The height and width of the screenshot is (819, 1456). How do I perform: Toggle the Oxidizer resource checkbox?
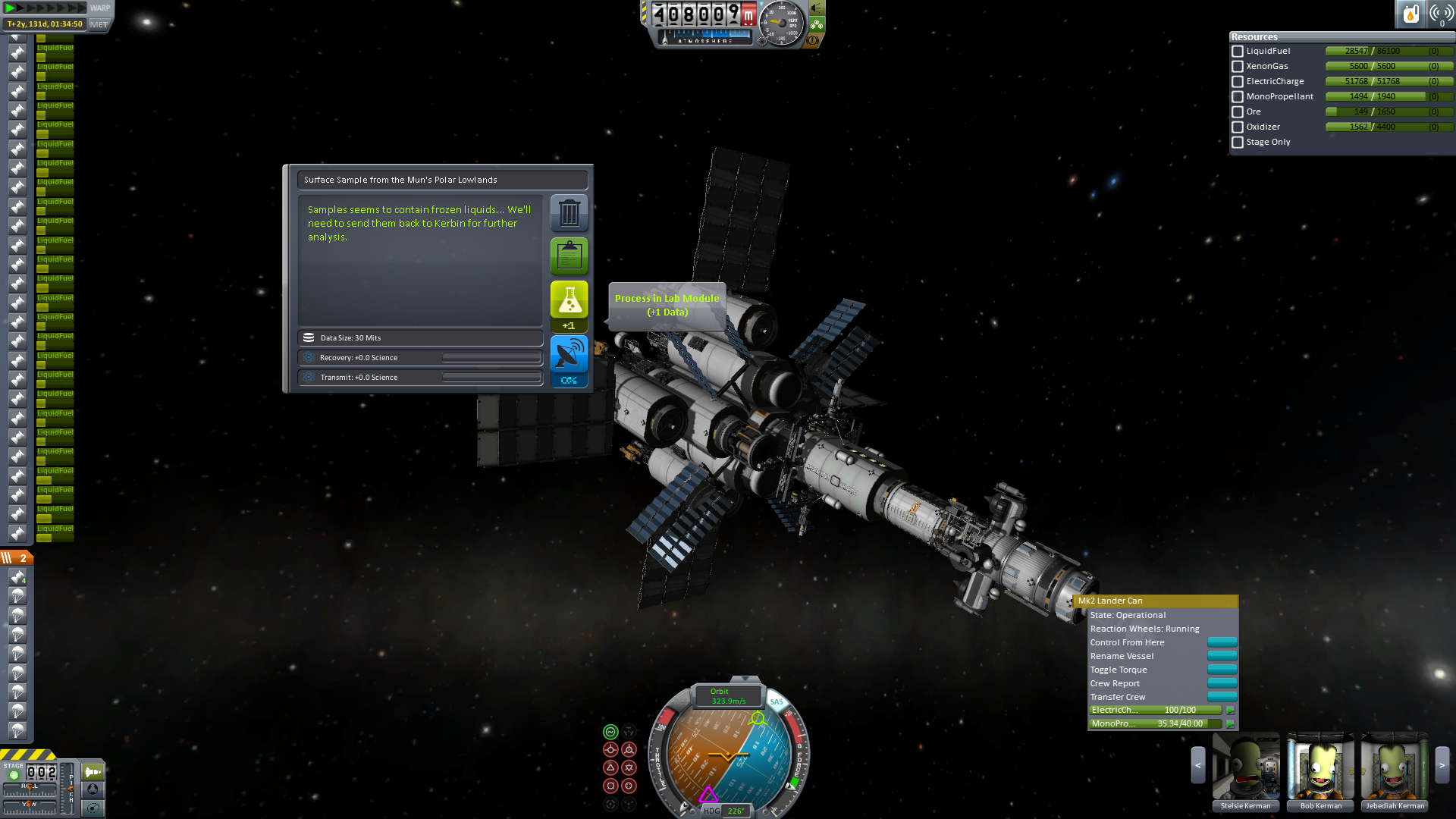1238,127
